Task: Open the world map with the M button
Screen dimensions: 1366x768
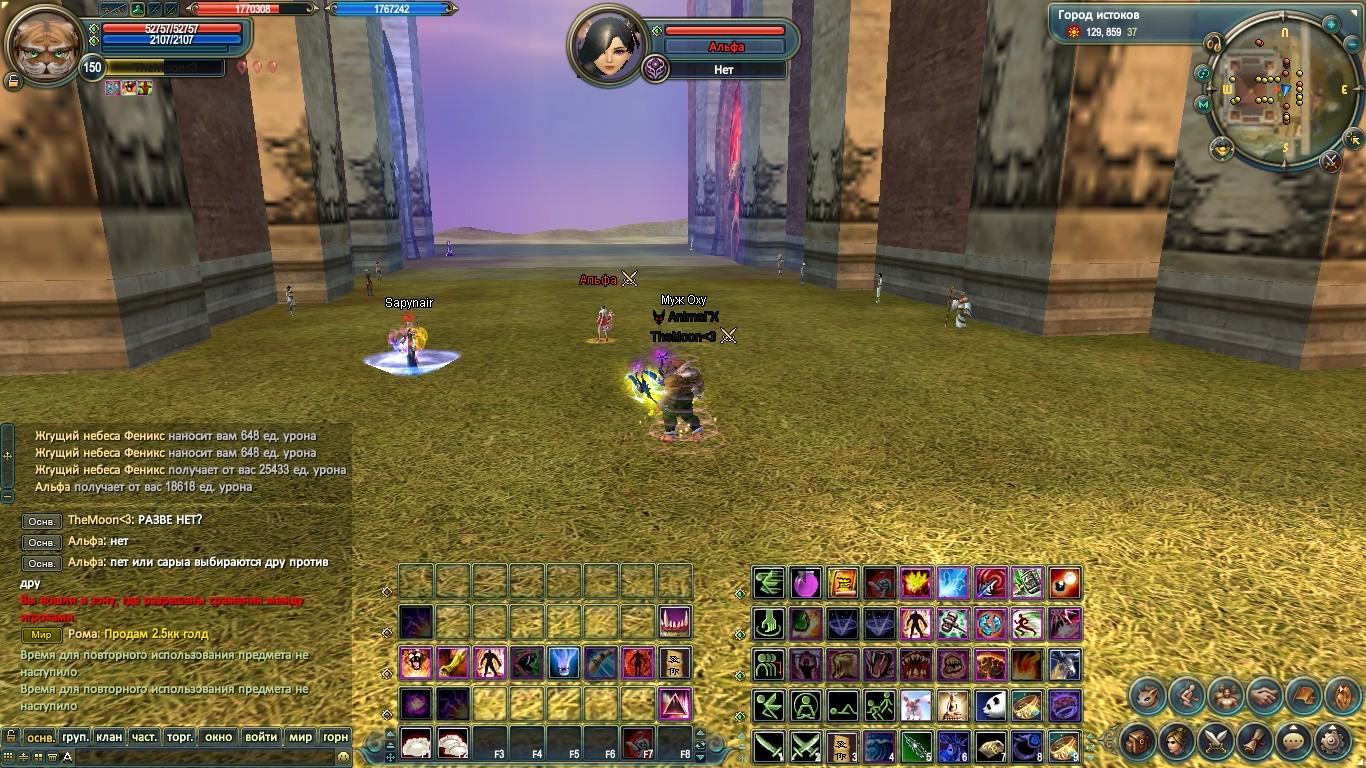Action: pos(1202,104)
